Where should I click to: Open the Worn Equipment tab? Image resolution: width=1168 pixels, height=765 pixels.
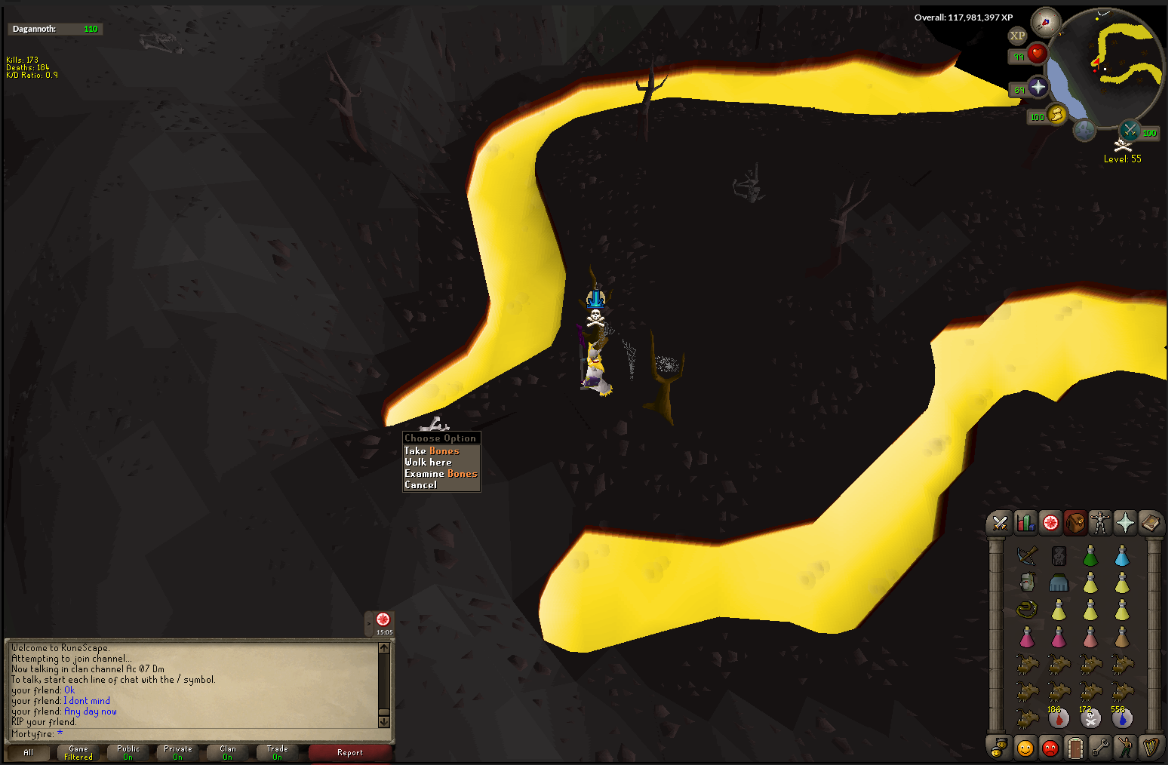coord(1101,522)
